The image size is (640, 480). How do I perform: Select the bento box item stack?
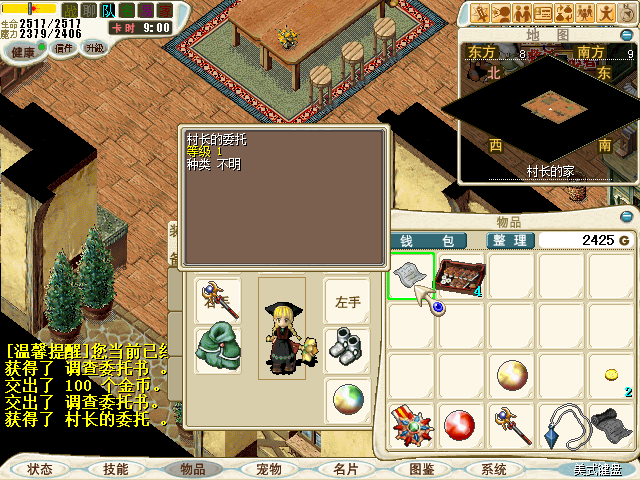pyautogui.click(x=461, y=276)
